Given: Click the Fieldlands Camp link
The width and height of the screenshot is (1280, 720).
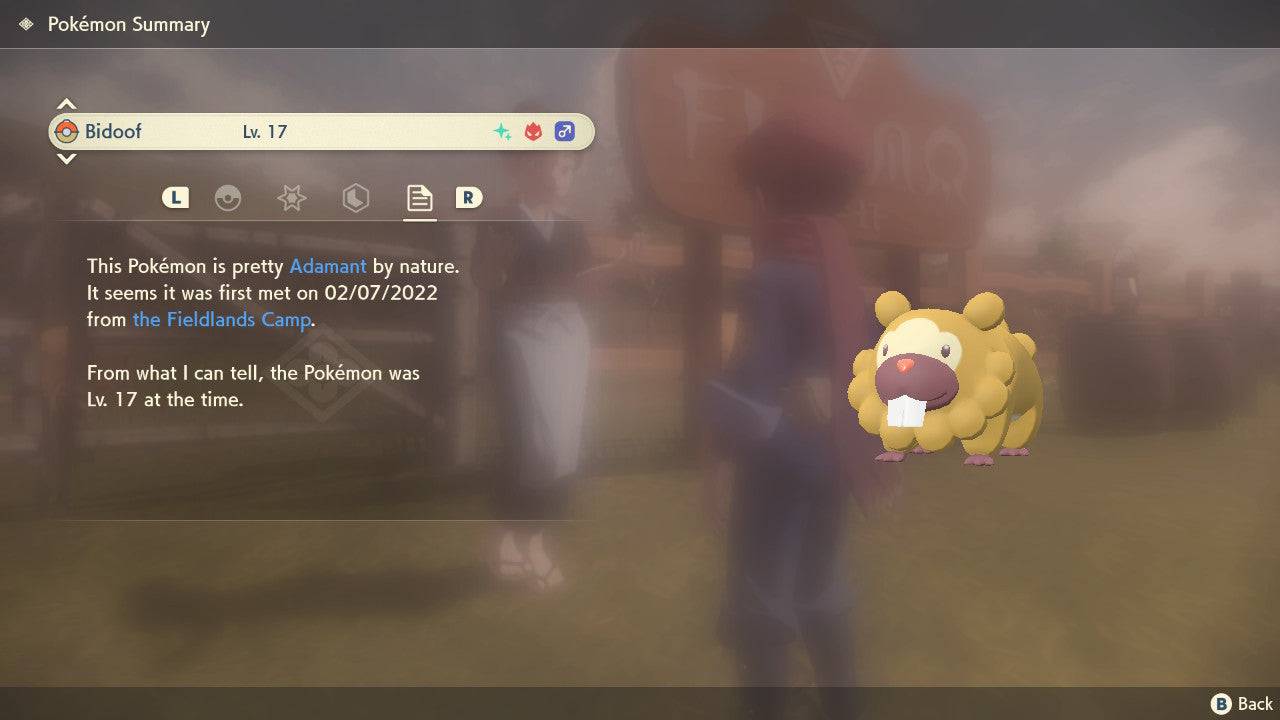Looking at the screenshot, I should tap(221, 319).
